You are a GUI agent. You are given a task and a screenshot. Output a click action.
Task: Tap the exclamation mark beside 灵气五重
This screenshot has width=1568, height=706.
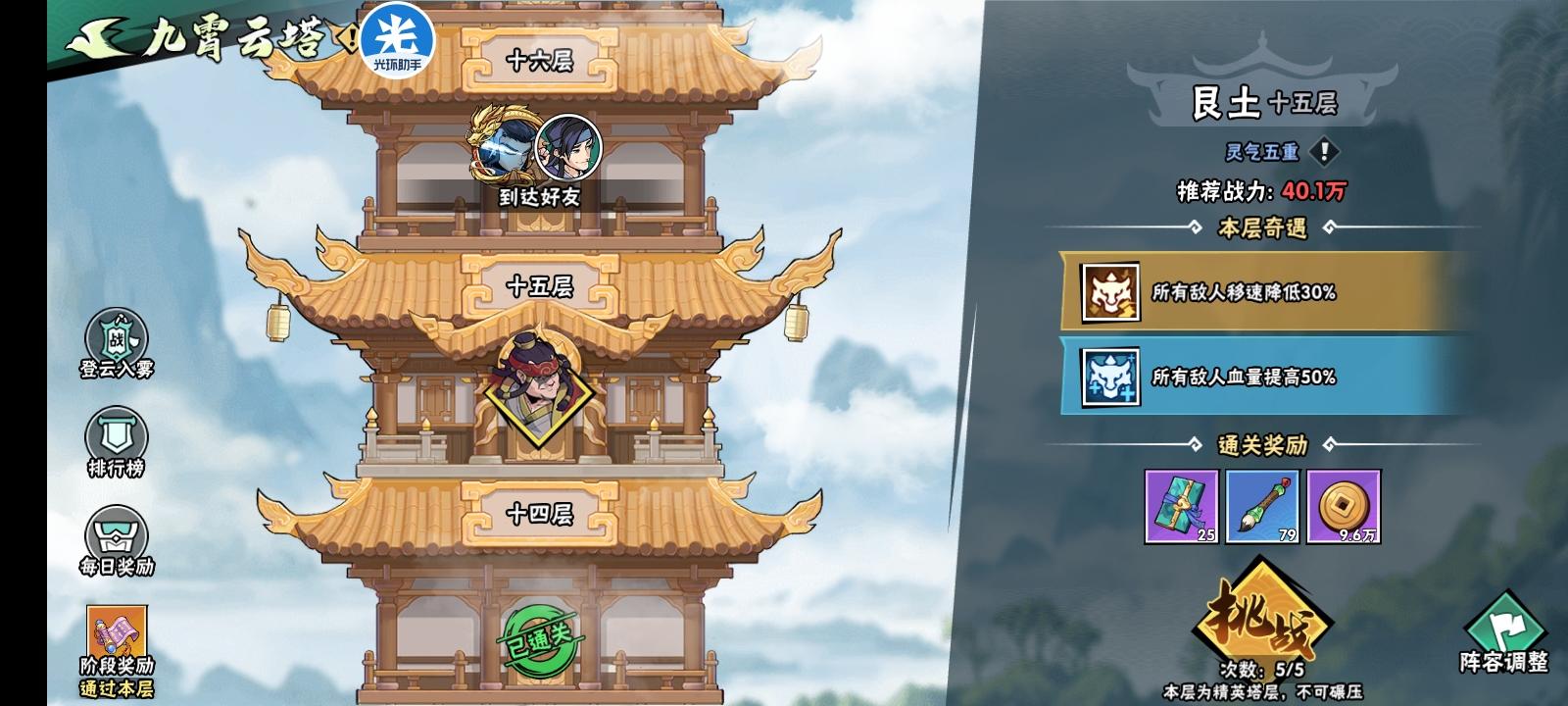click(1324, 151)
